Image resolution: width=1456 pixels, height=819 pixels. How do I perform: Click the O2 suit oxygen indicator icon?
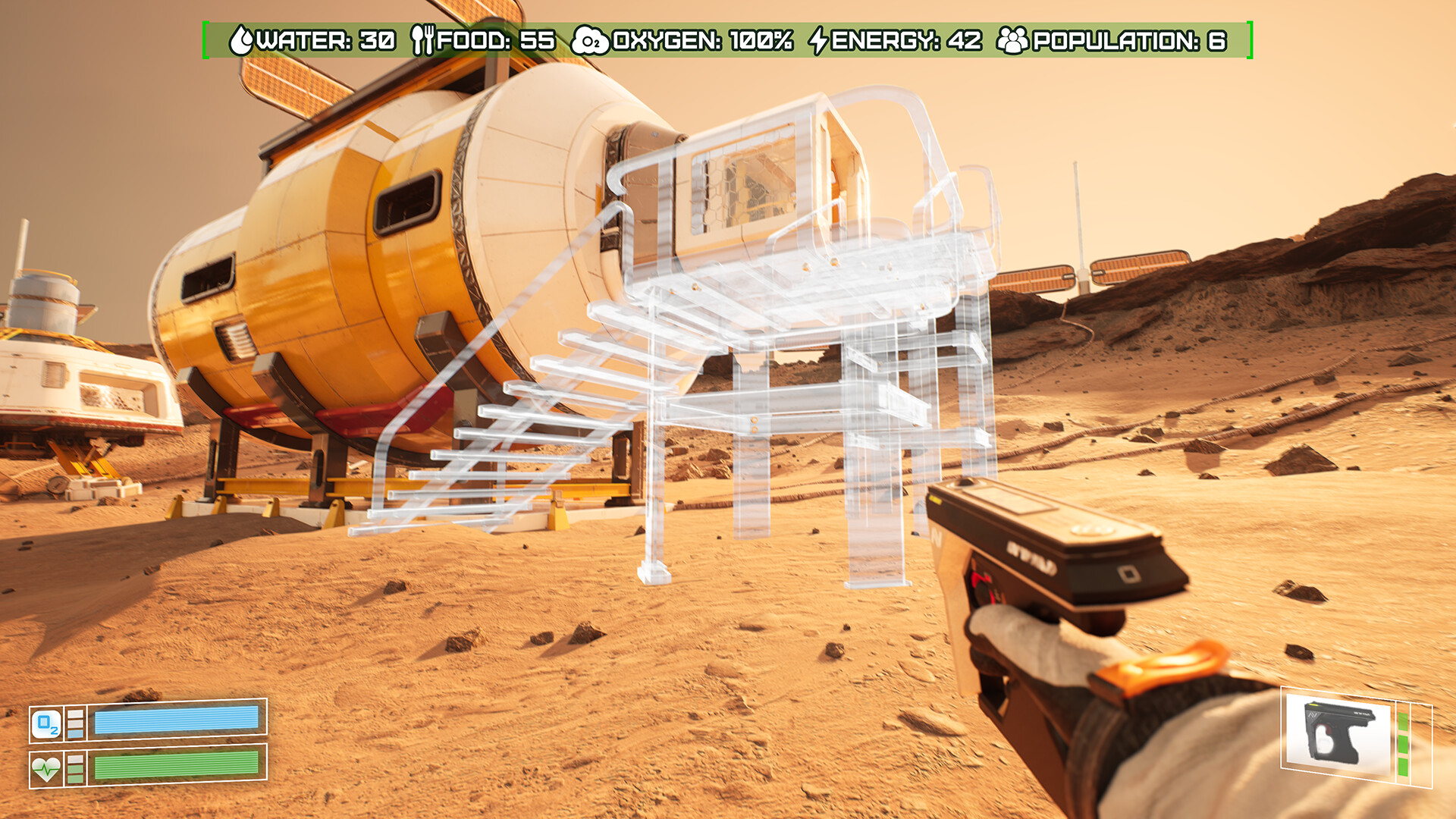[x=46, y=722]
